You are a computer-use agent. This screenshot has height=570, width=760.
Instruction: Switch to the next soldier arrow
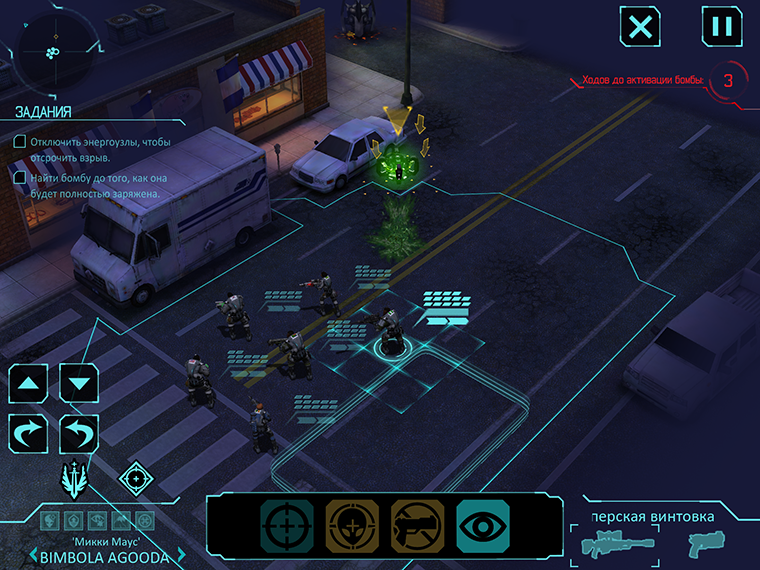(181, 556)
